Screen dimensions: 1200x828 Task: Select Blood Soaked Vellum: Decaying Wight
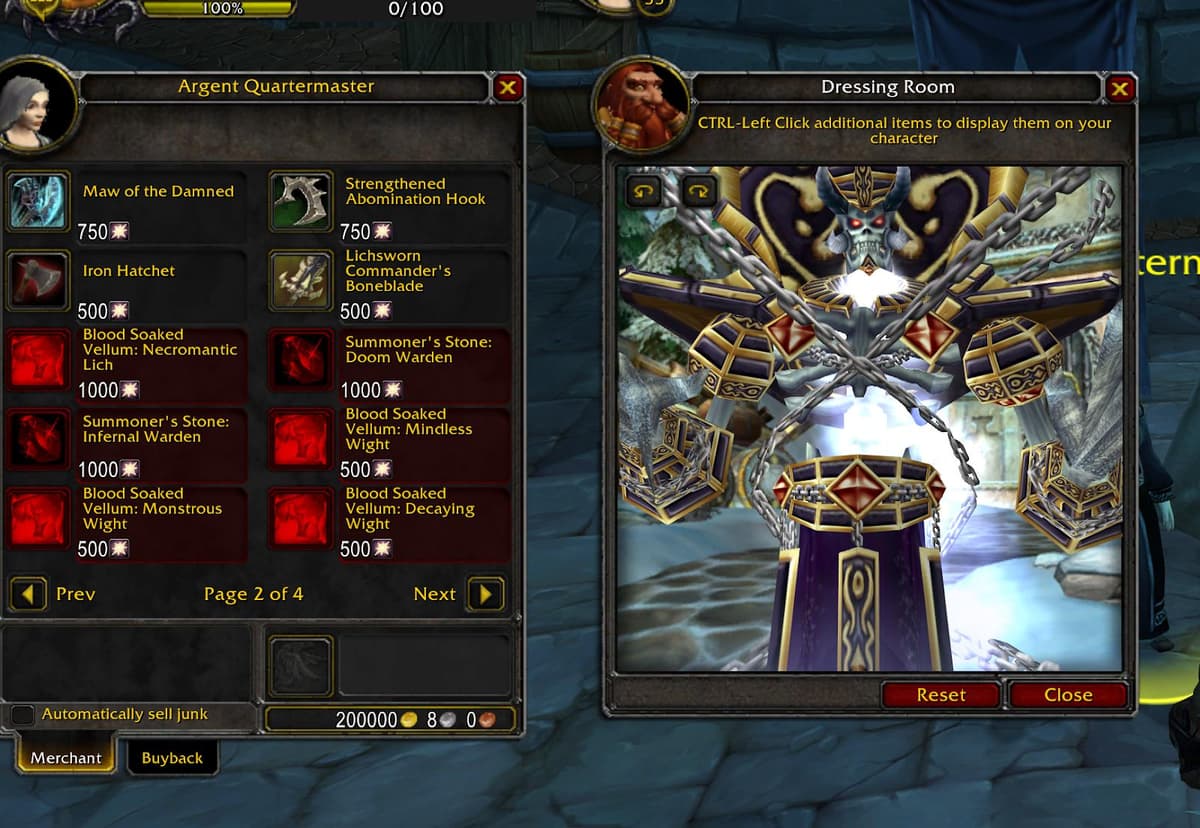pos(302,518)
